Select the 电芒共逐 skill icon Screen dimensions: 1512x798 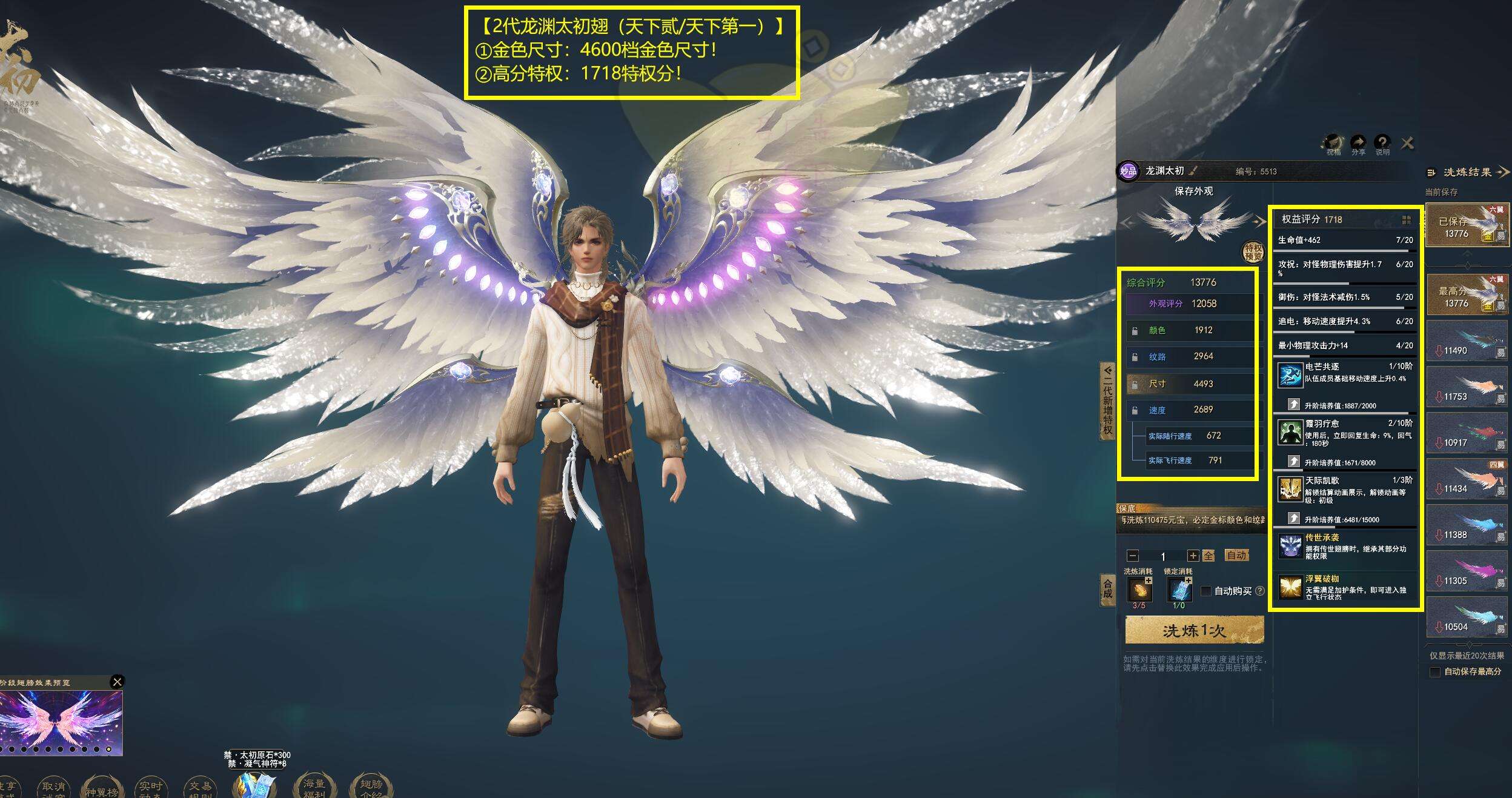(x=1290, y=376)
